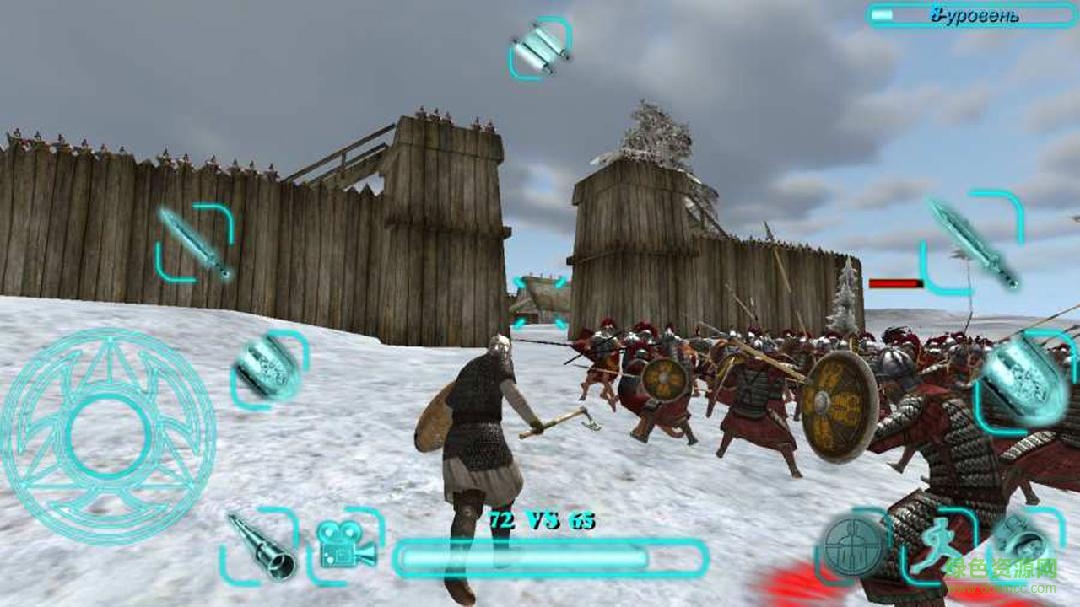Open the scroll icon in the top HUD
Screen dimensions: 1080x607
coord(540,46)
